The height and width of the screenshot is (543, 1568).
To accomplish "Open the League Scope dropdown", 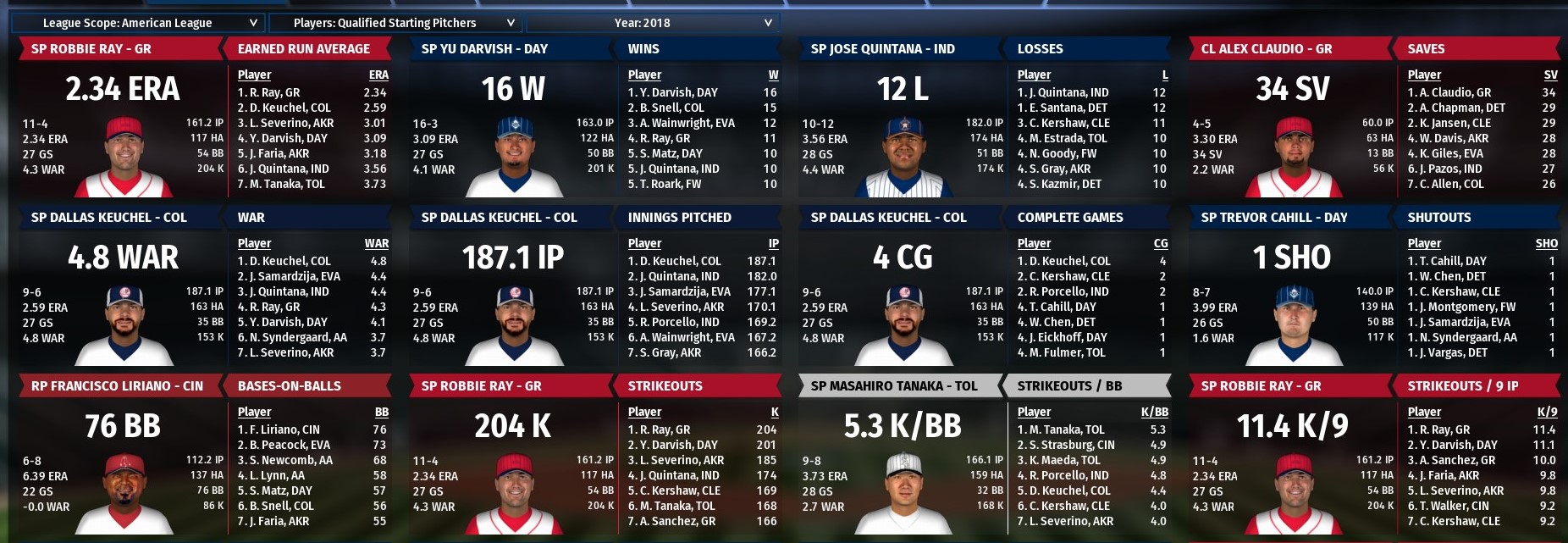I will point(140,23).
